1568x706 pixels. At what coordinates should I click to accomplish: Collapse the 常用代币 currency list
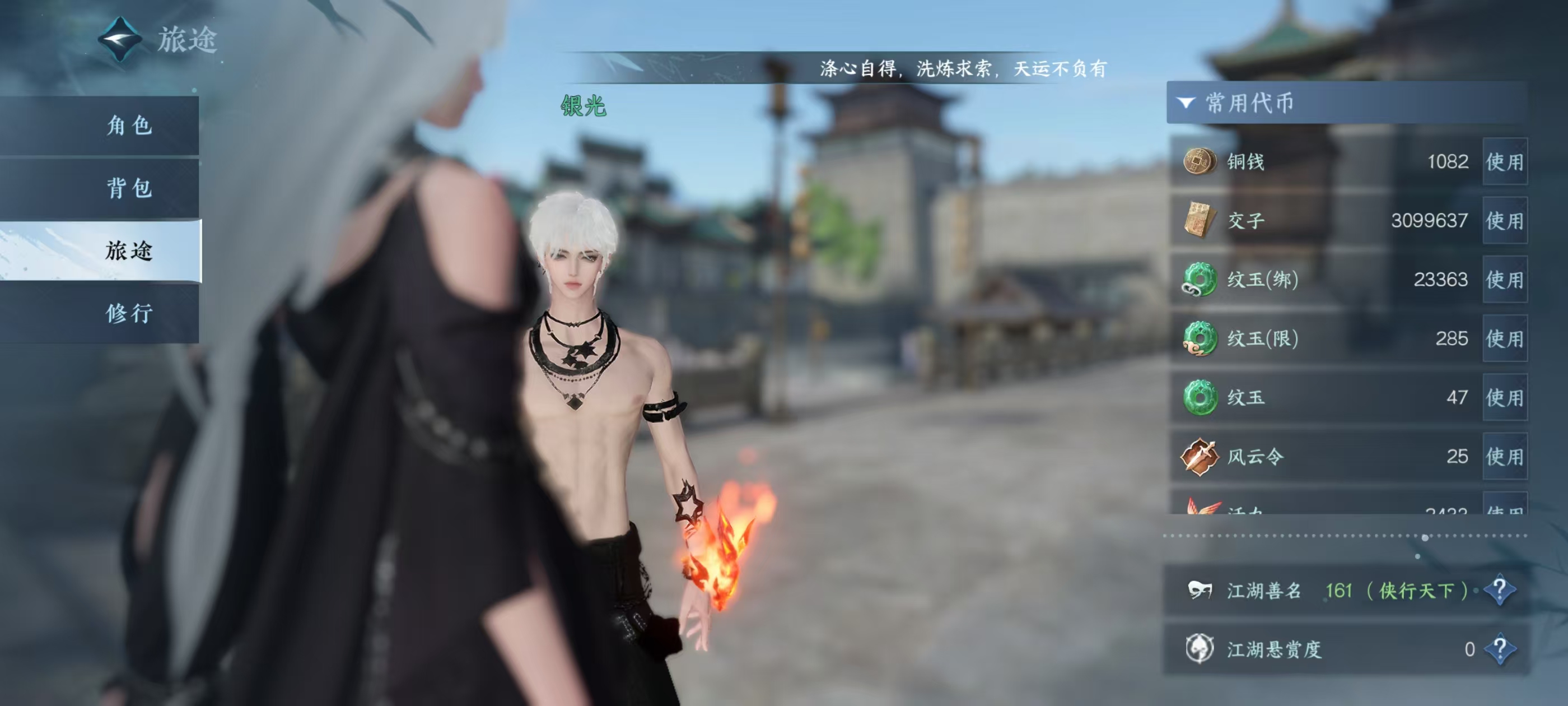(x=1186, y=103)
